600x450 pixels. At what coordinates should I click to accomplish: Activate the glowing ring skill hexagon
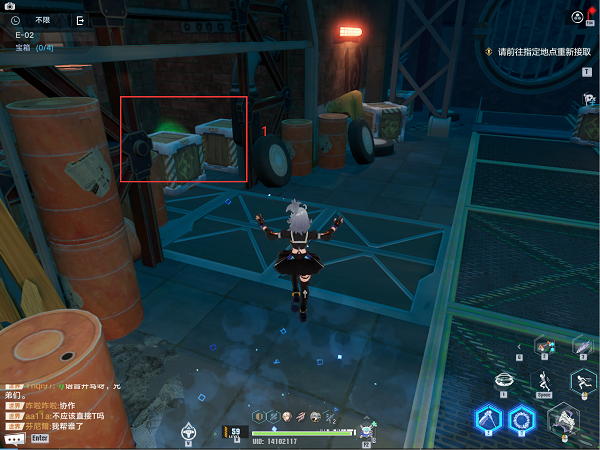coord(521,421)
